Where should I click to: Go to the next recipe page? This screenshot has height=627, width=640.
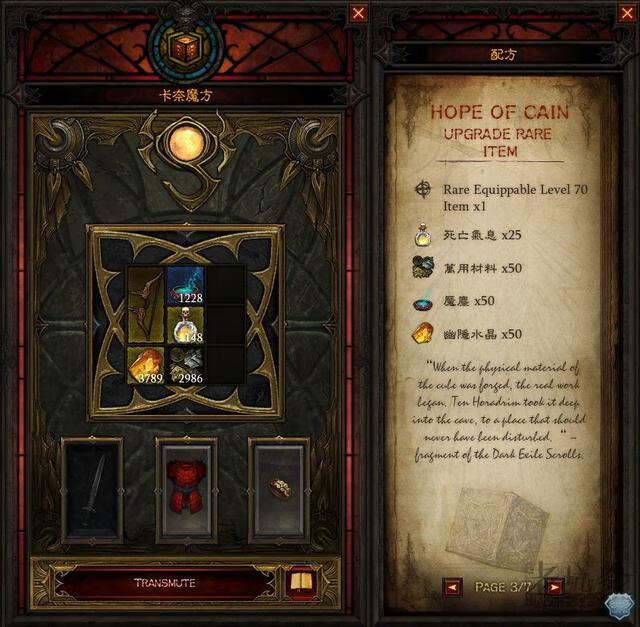(x=556, y=587)
